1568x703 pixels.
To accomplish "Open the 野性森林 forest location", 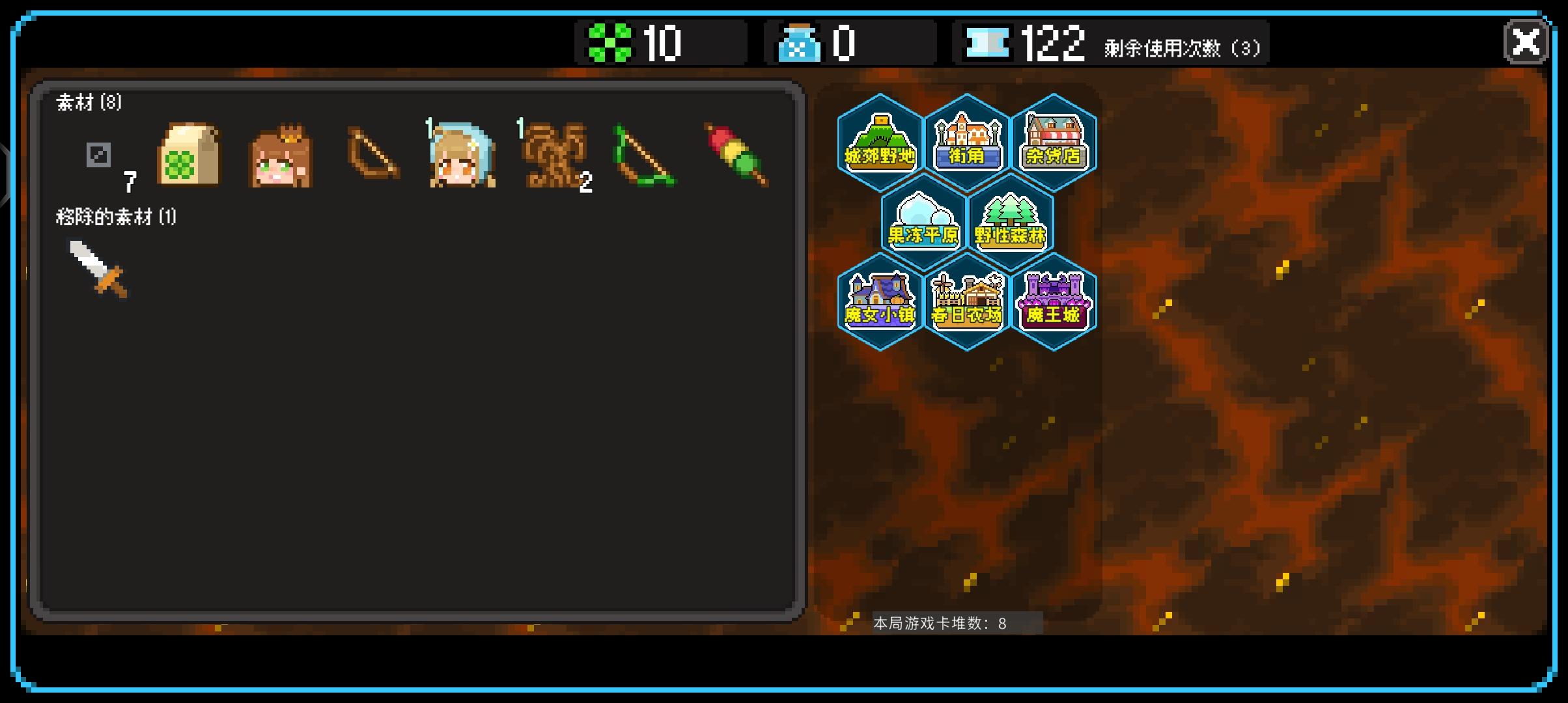I will coord(1010,221).
